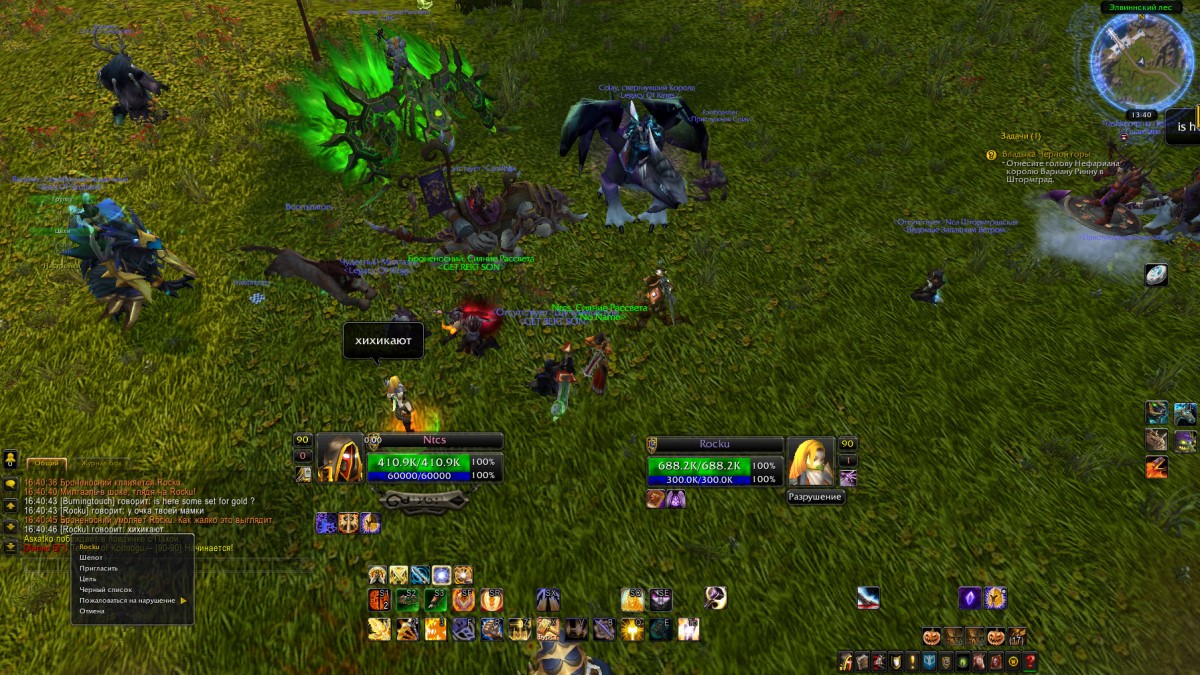Open the chat speech bubble menu
Image resolution: width=1200 pixels, height=675 pixels.
point(10,484)
